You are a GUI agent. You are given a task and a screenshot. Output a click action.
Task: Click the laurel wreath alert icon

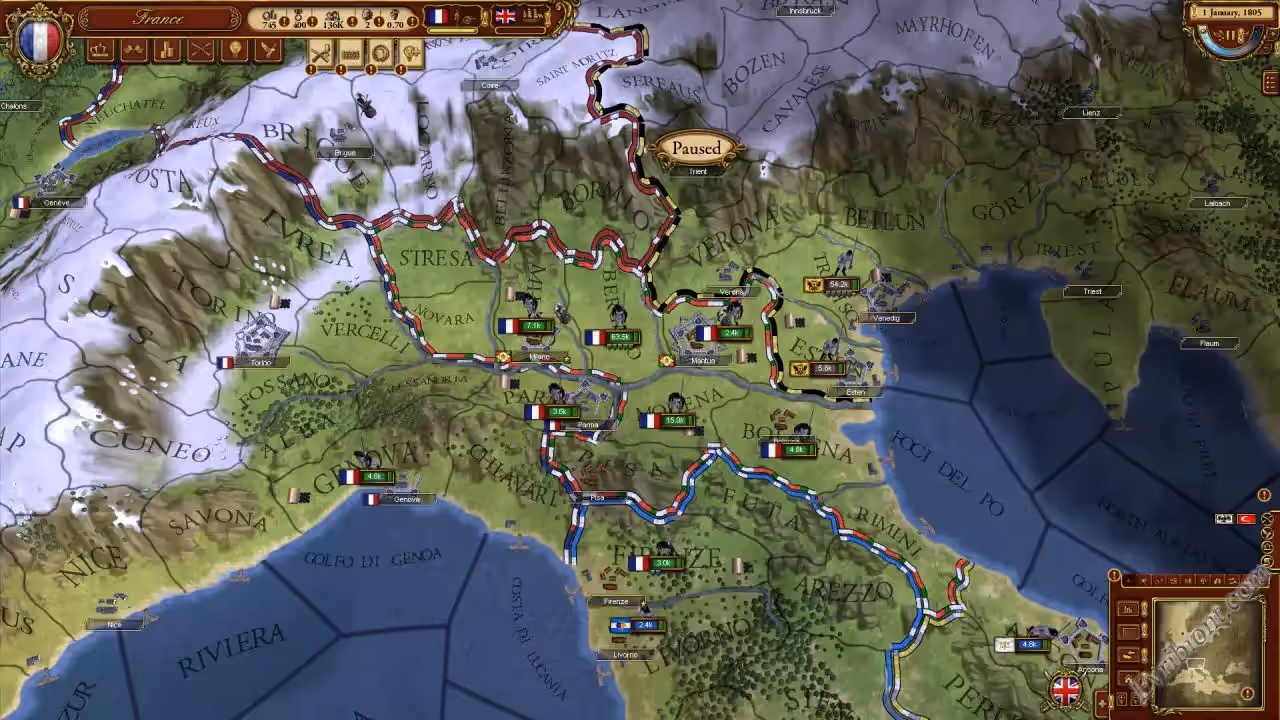[x=381, y=54]
